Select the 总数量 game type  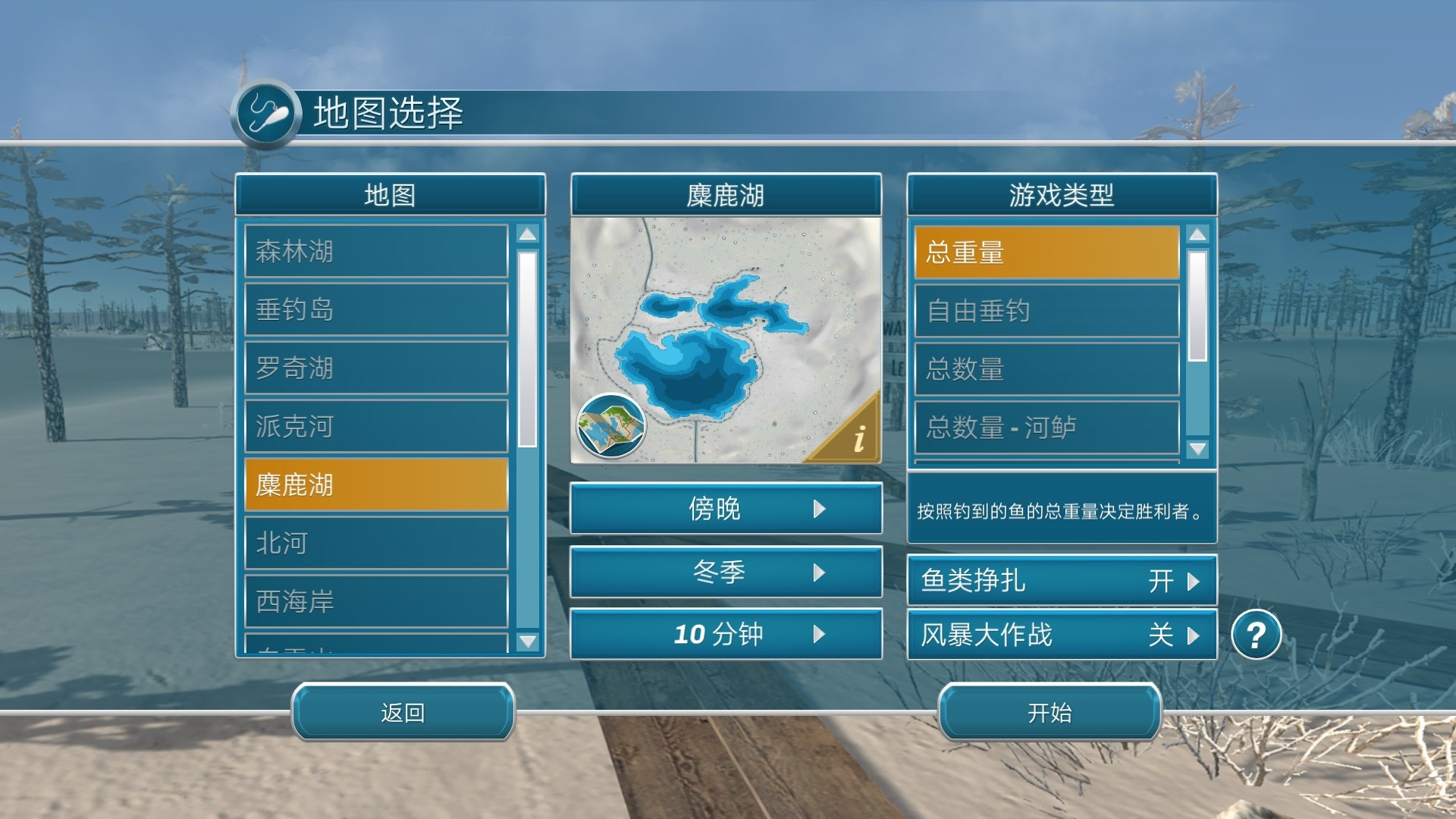pos(1046,369)
